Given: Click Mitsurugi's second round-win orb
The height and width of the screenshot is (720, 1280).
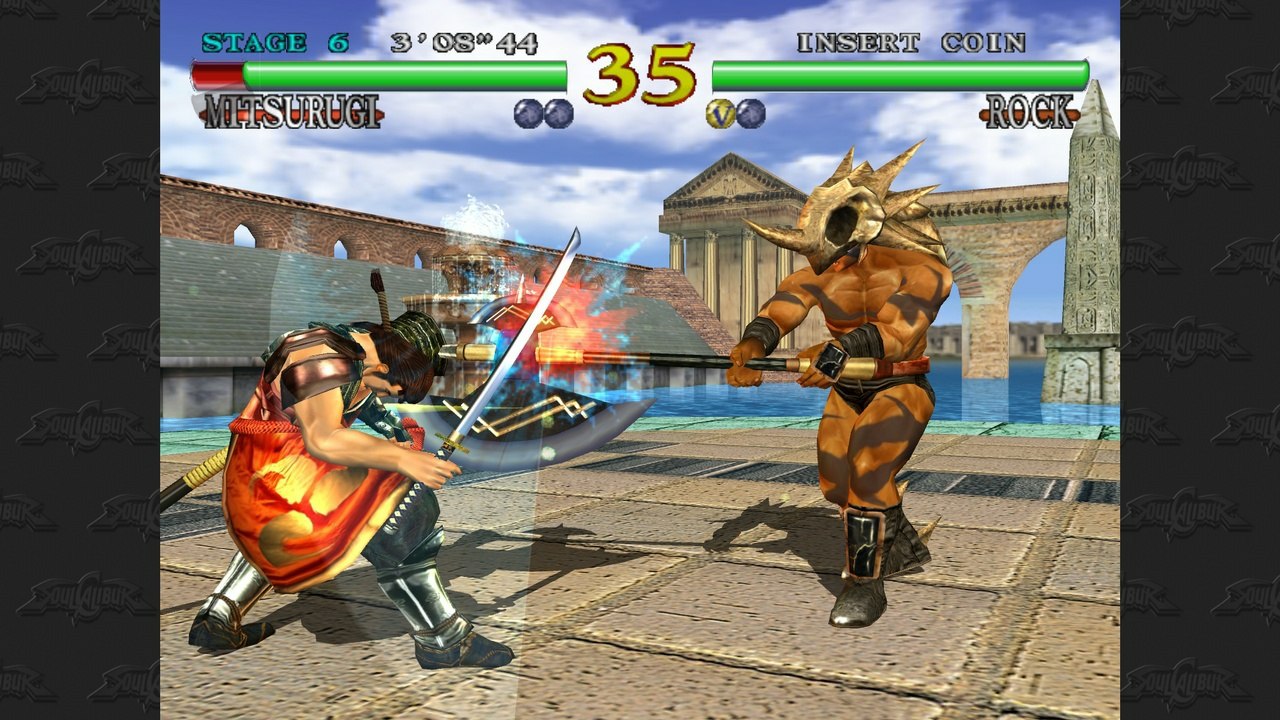Looking at the screenshot, I should (557, 114).
